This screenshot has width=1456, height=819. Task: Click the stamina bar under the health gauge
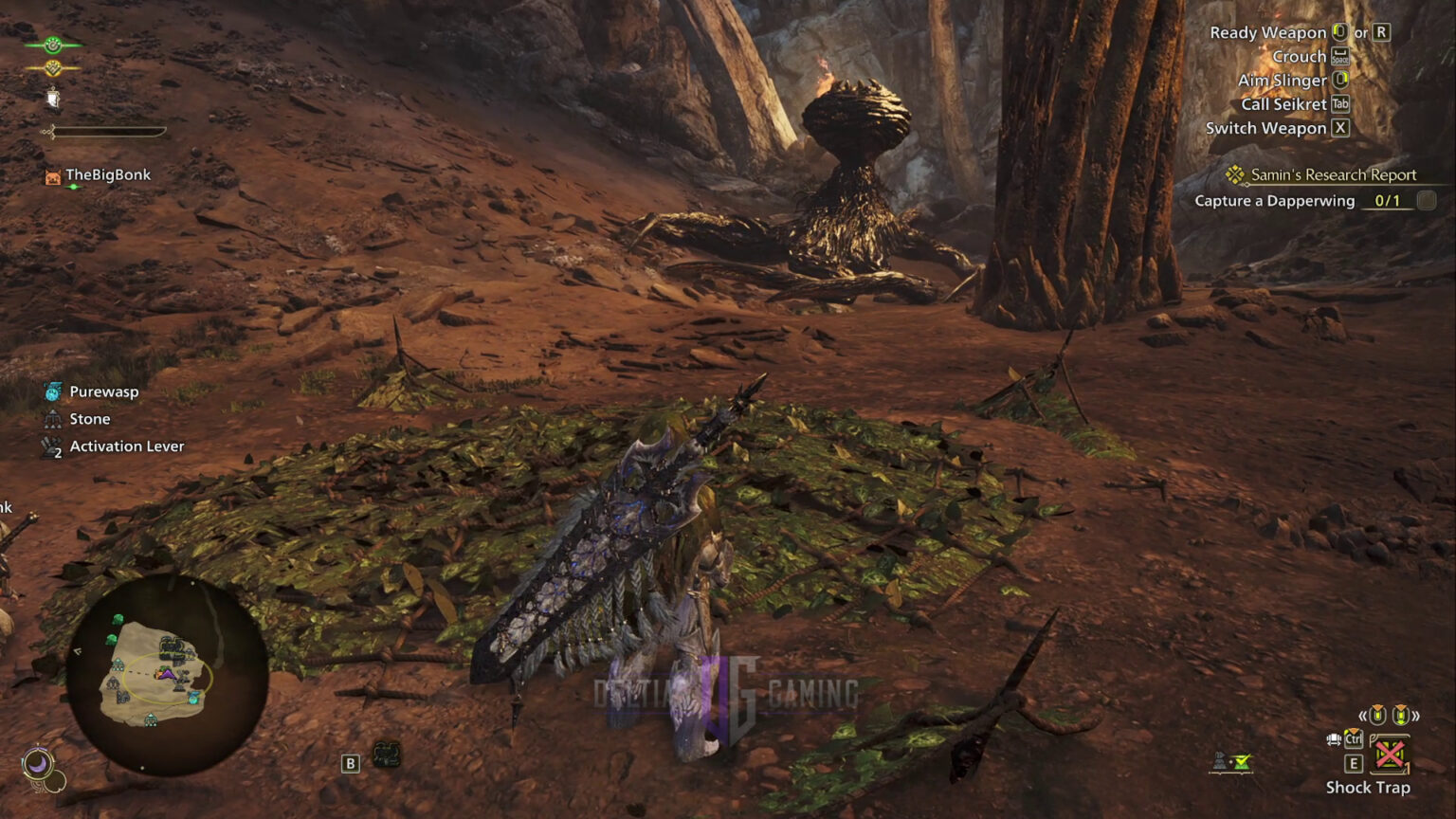[109, 132]
